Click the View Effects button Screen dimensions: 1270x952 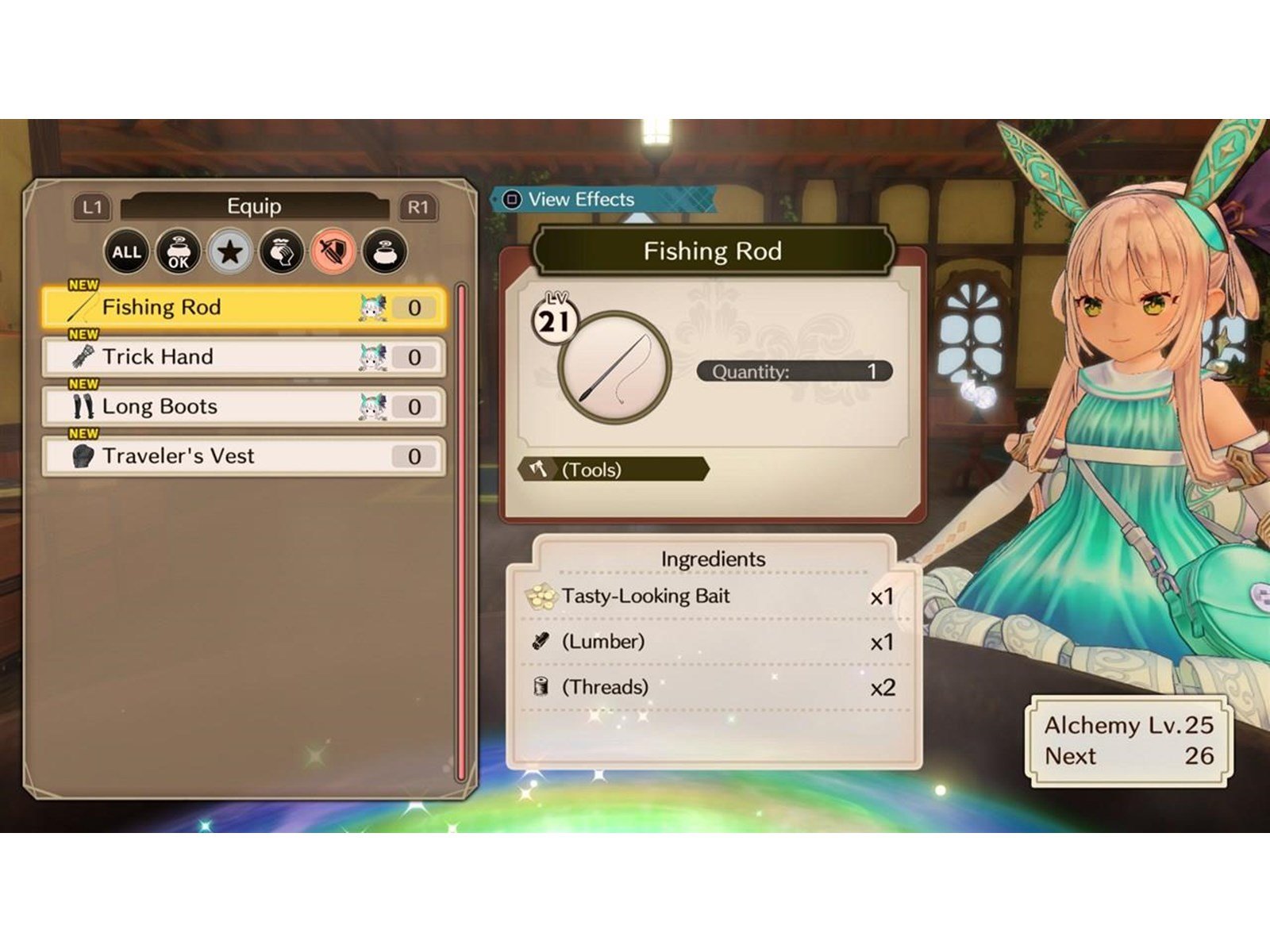coord(568,199)
